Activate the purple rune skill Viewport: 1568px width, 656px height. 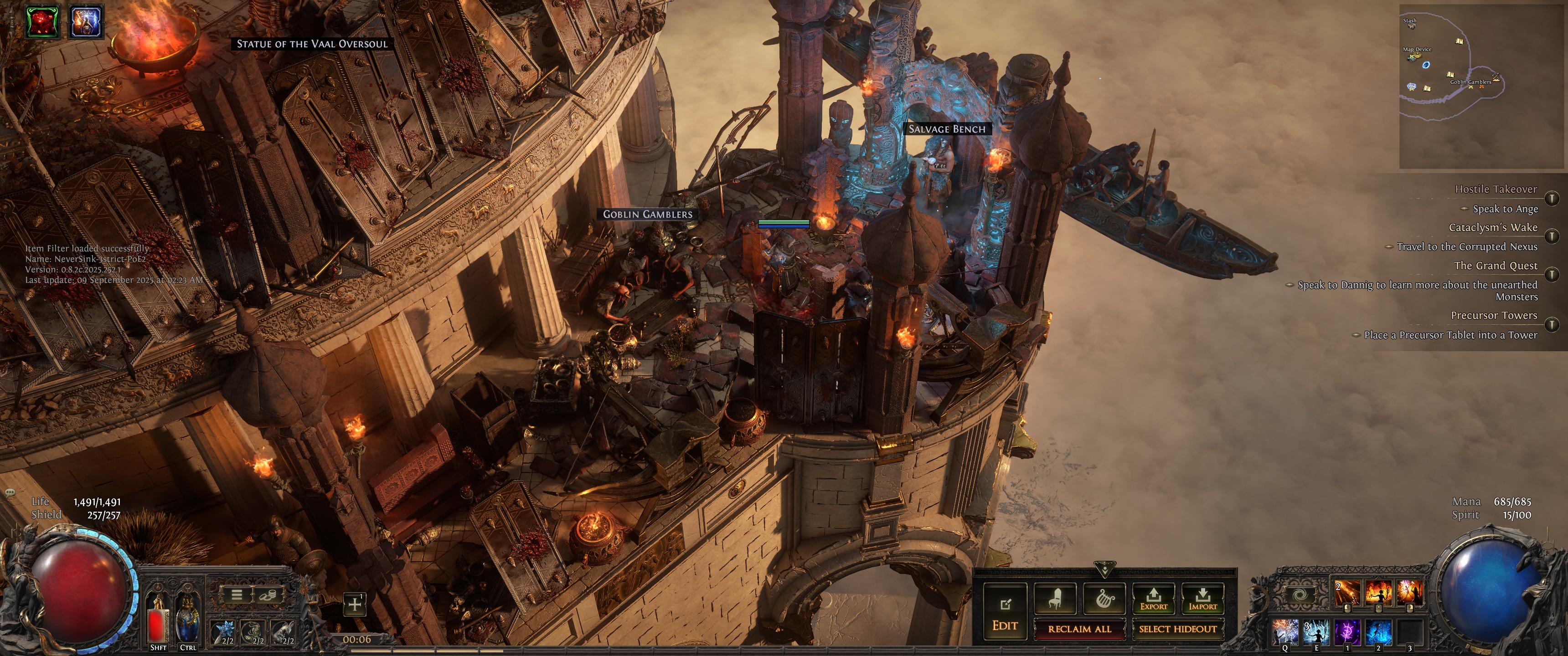(x=1347, y=632)
